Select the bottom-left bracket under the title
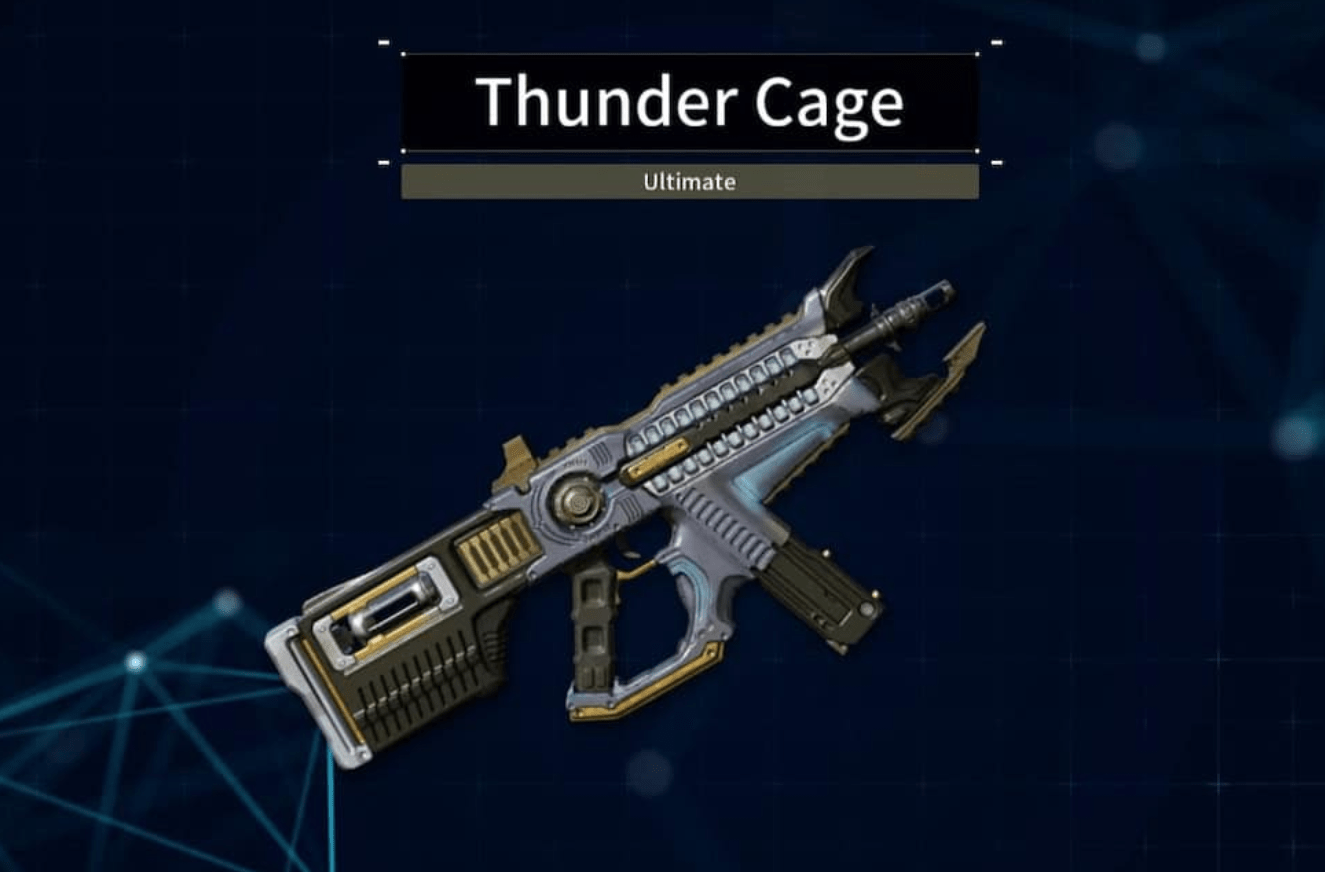This screenshot has height=872, width=1325. click(x=385, y=160)
